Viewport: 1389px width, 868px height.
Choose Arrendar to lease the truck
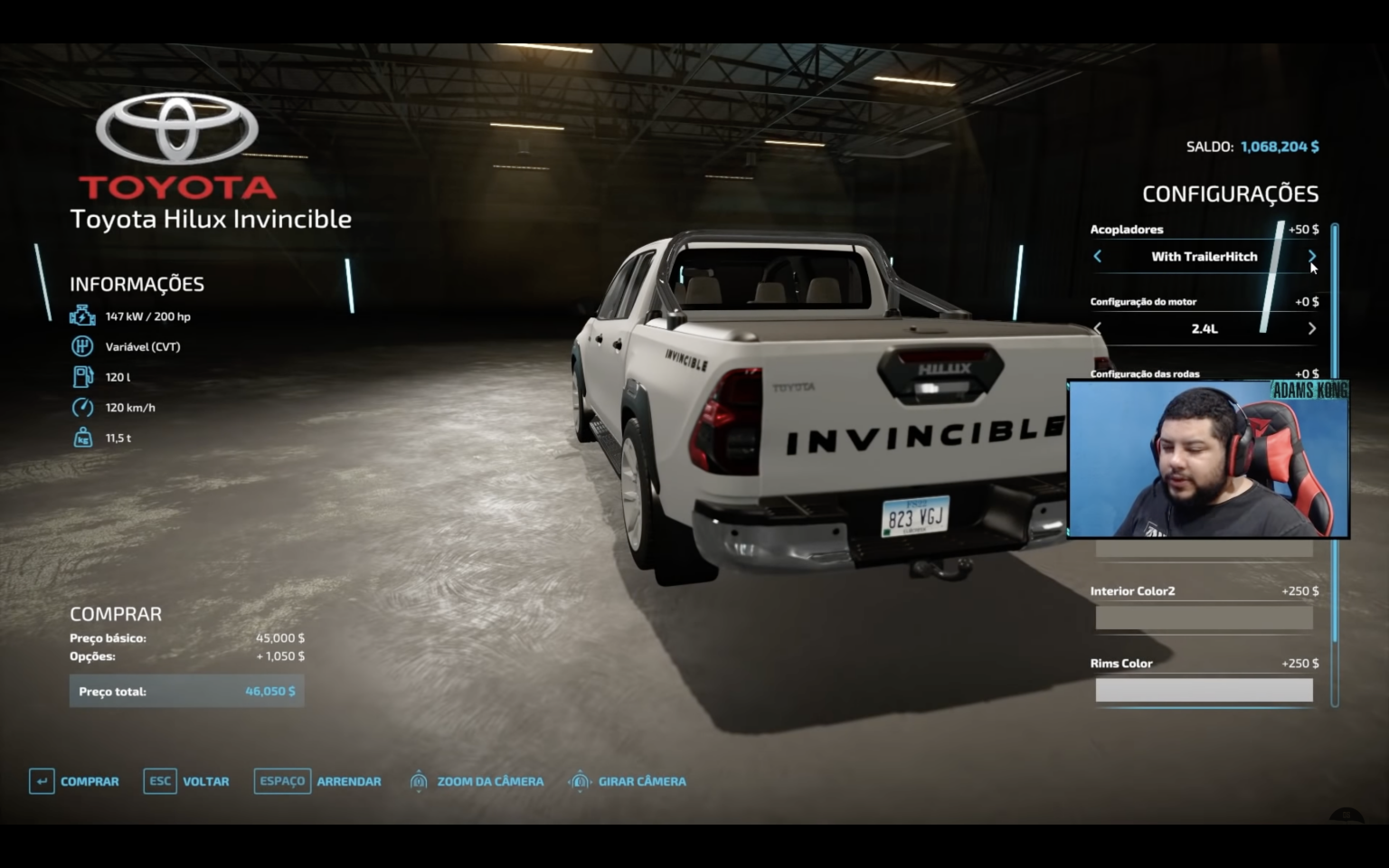point(317,781)
